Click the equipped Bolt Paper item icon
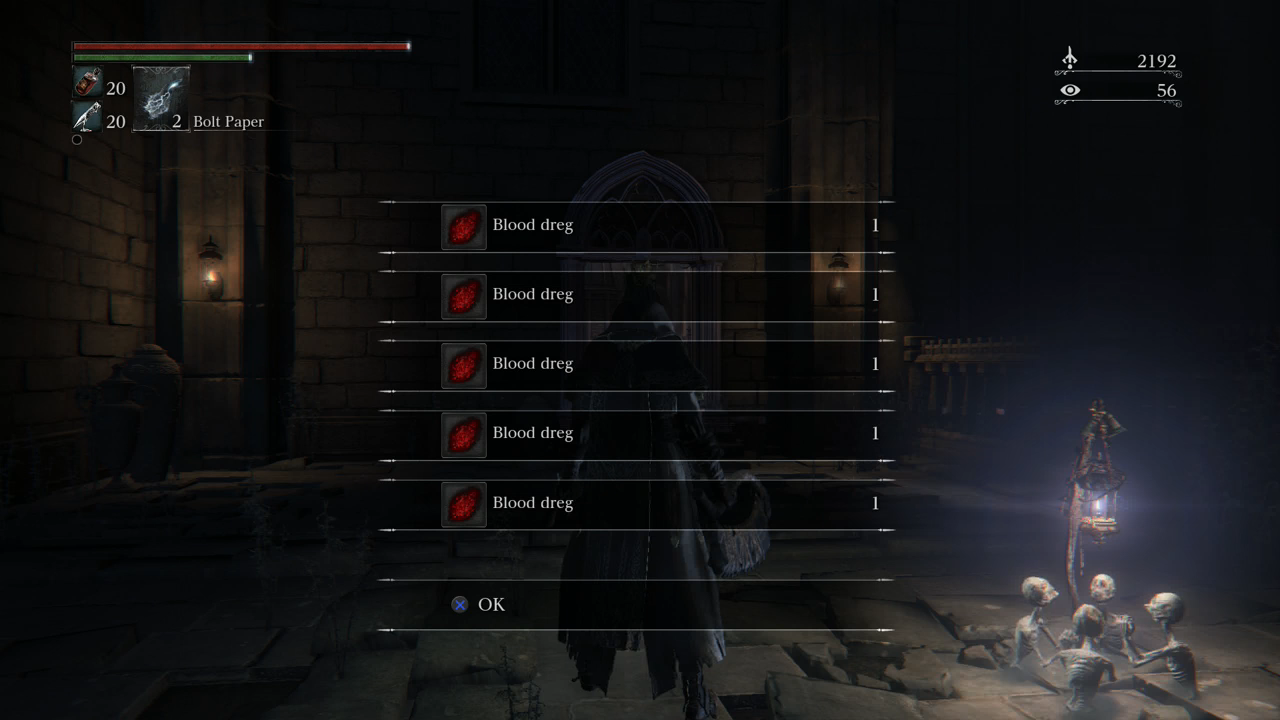Image resolution: width=1280 pixels, height=720 pixels. (x=161, y=98)
